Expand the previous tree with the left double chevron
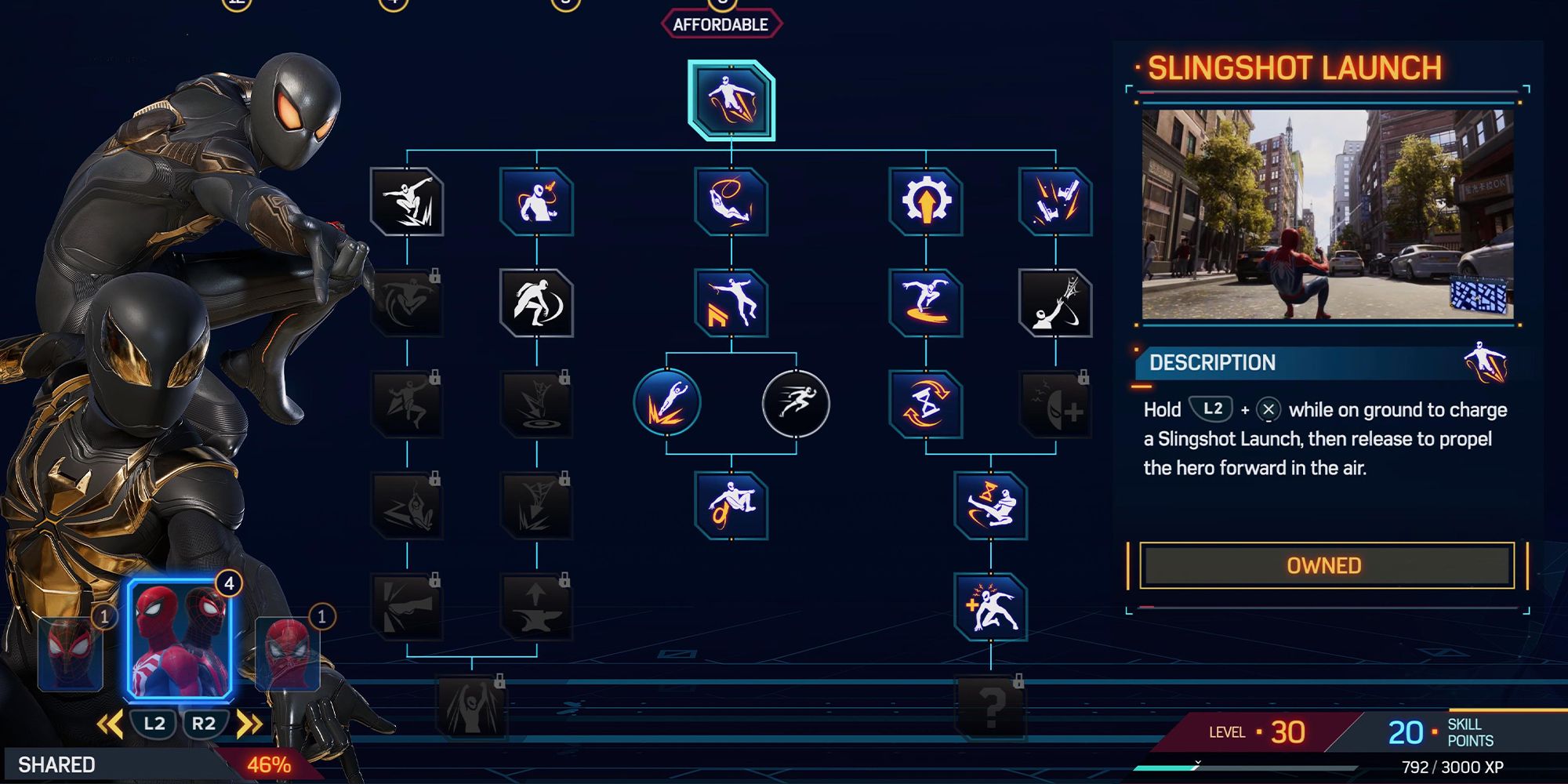 (110, 724)
